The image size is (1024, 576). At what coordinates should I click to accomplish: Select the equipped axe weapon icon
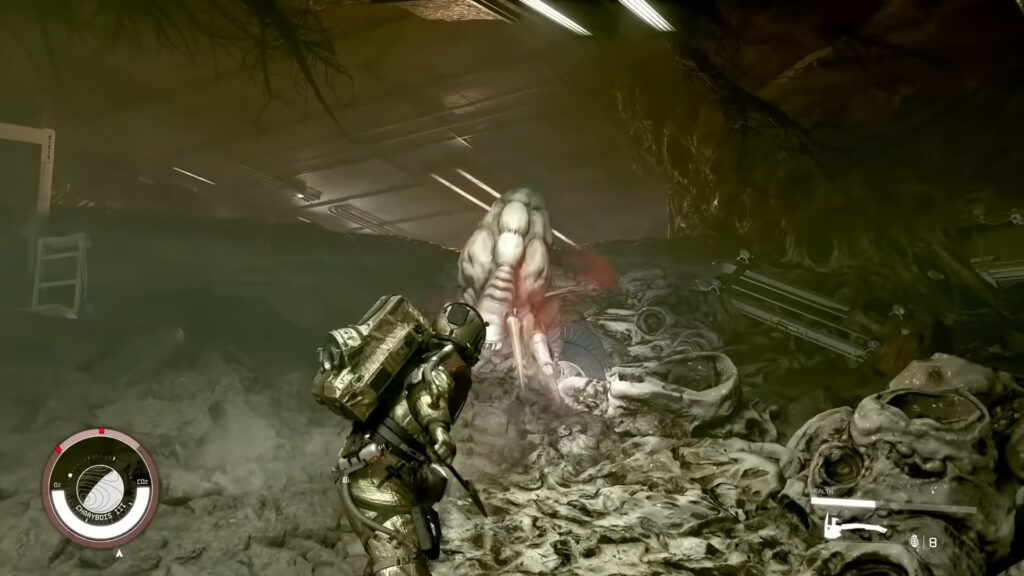(x=853, y=526)
